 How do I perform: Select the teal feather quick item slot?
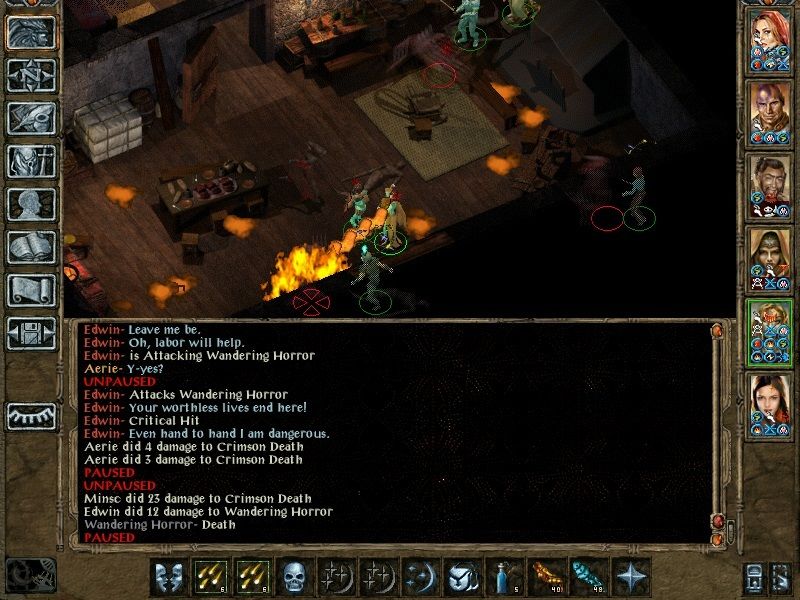click(x=587, y=577)
